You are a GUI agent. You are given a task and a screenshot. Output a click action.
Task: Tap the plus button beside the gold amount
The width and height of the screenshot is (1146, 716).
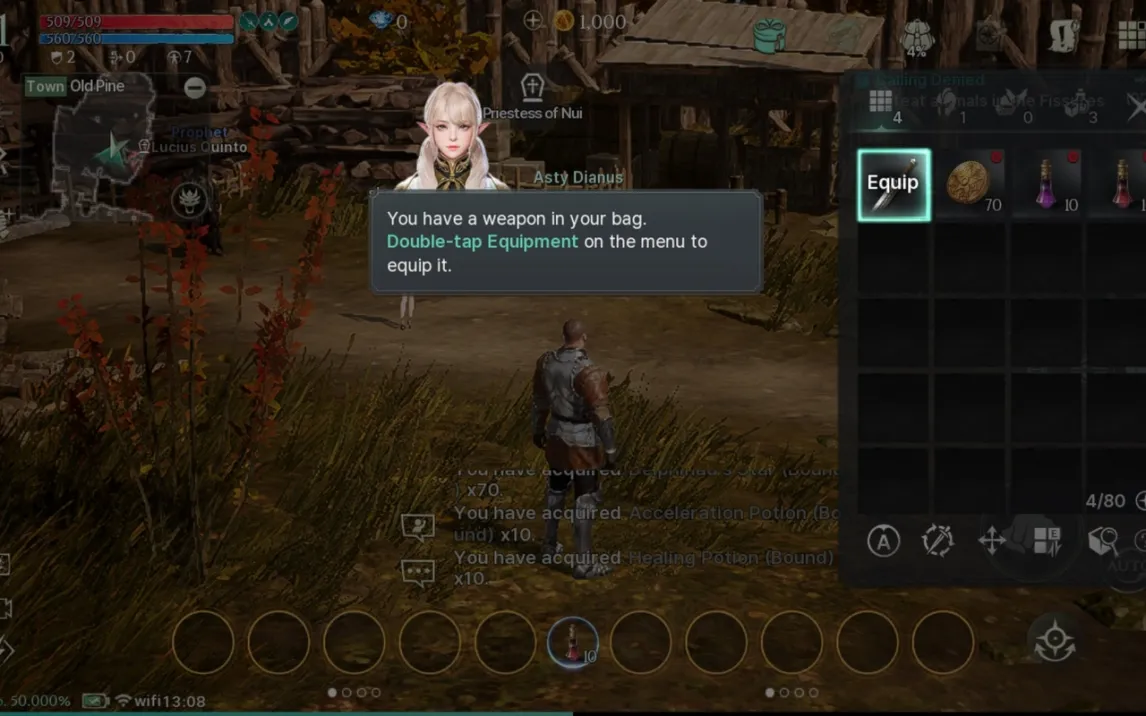click(533, 20)
